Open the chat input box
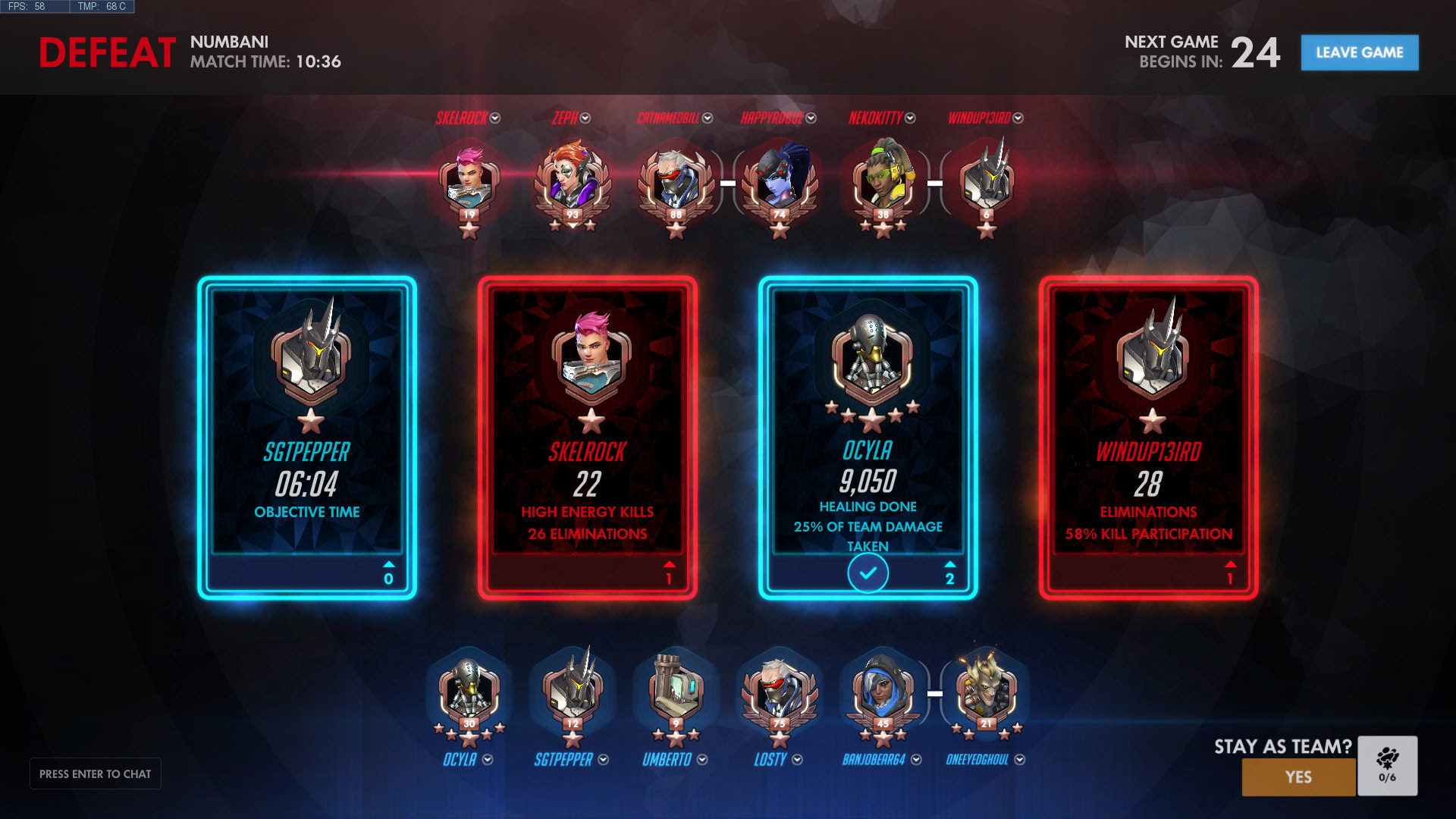Image resolution: width=1456 pixels, height=819 pixels. 96,773
